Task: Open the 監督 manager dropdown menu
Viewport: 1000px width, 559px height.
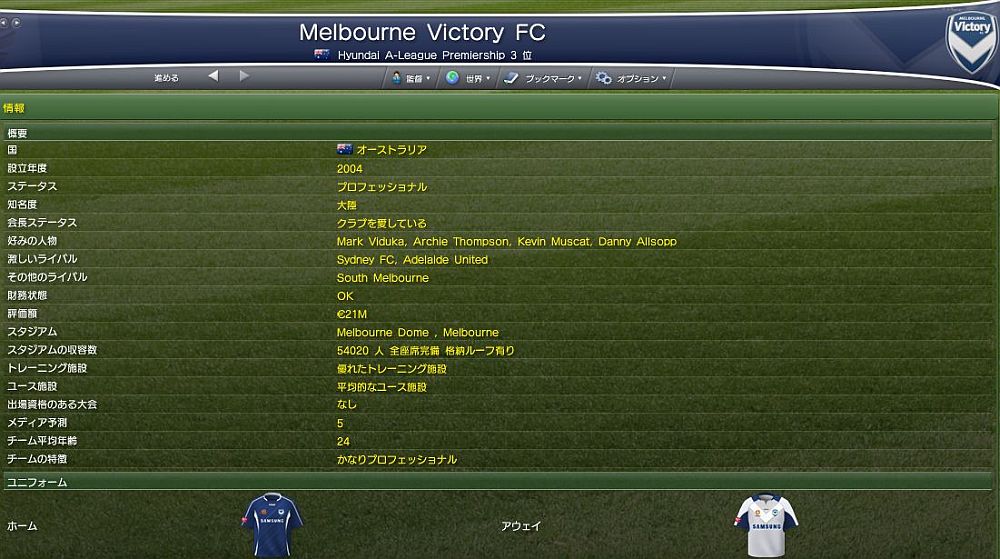Action: point(412,78)
